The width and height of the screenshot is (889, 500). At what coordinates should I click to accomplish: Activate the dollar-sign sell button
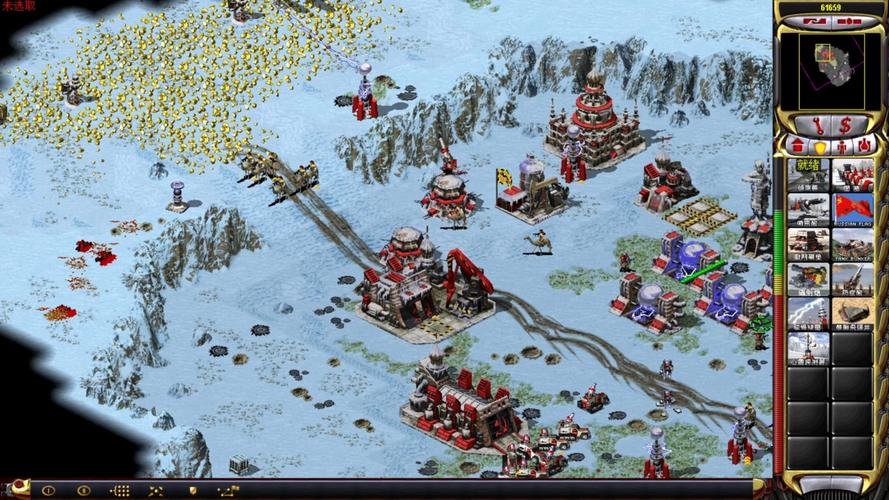tap(846, 126)
